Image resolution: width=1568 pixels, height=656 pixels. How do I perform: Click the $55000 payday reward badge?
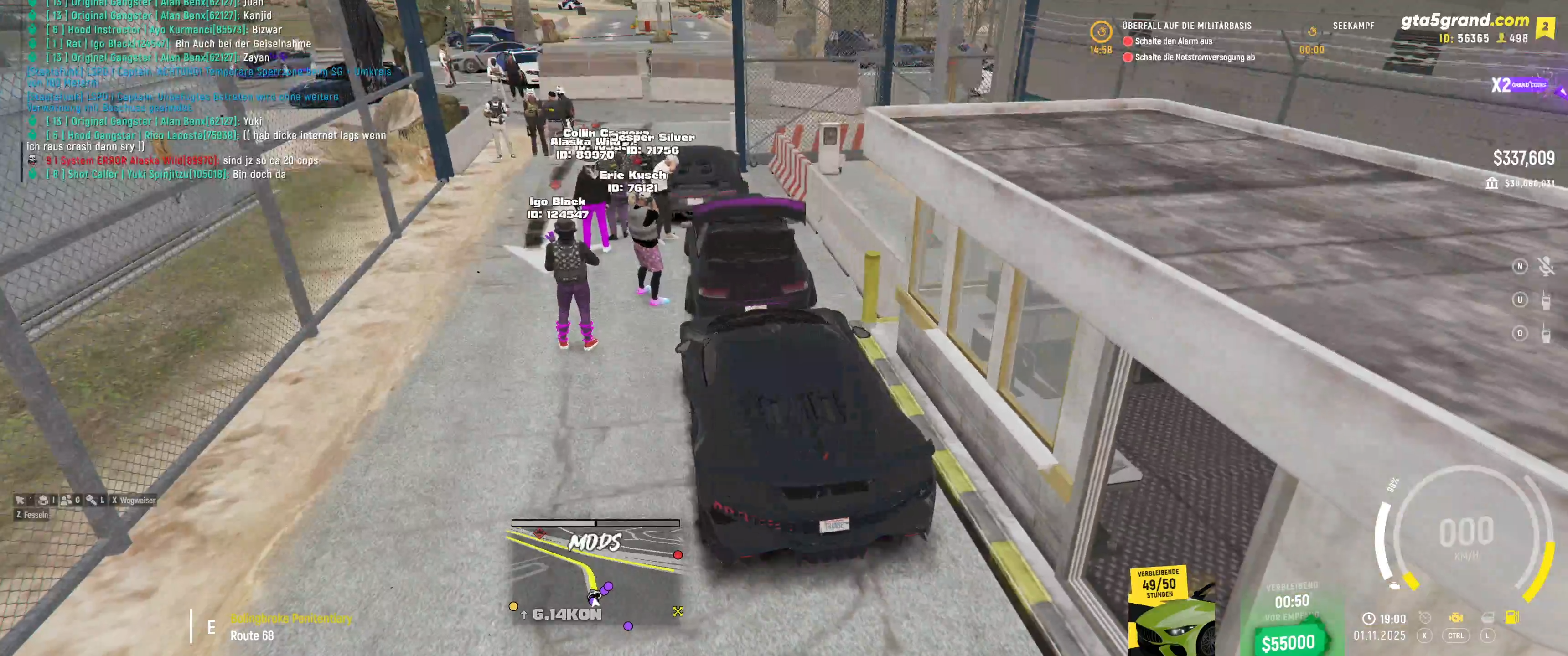pos(1288,642)
